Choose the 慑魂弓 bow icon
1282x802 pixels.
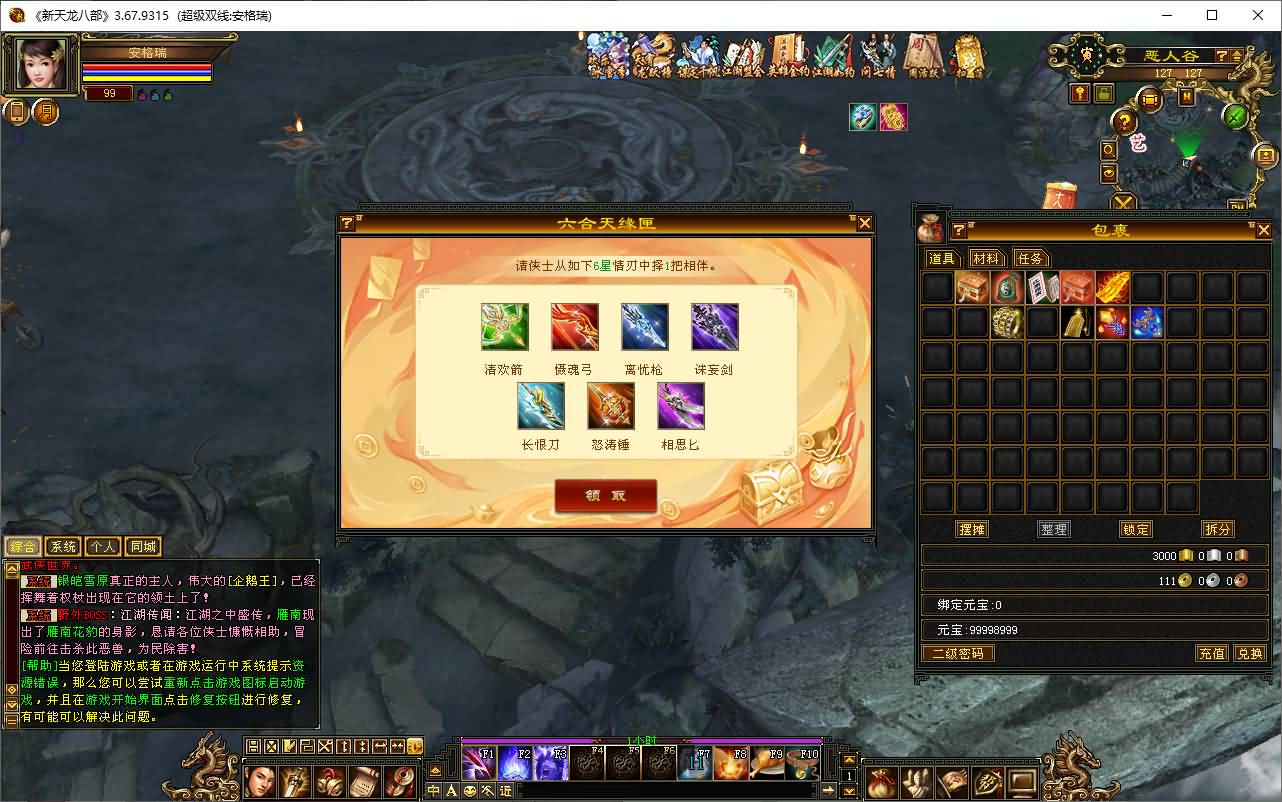pyautogui.click(x=574, y=327)
